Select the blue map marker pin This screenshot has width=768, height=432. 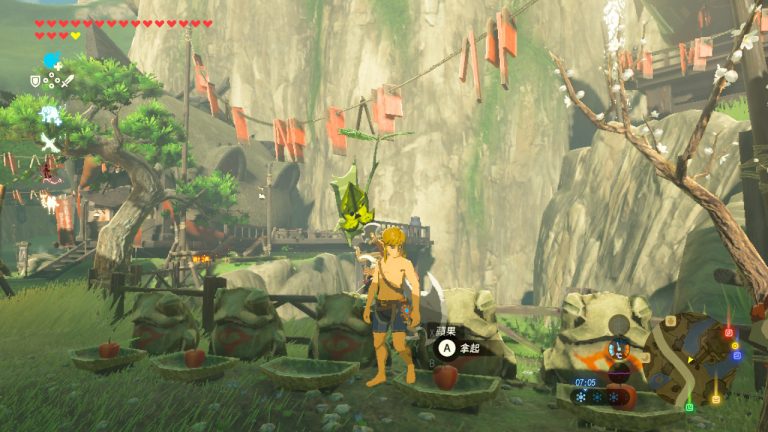click(737, 354)
